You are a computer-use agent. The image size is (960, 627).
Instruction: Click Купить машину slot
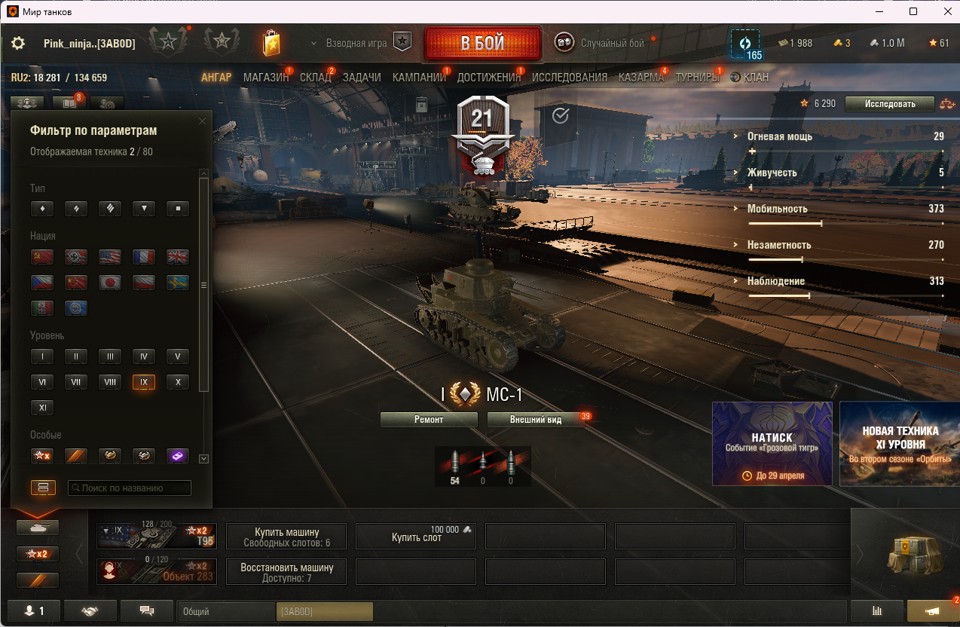(286, 537)
